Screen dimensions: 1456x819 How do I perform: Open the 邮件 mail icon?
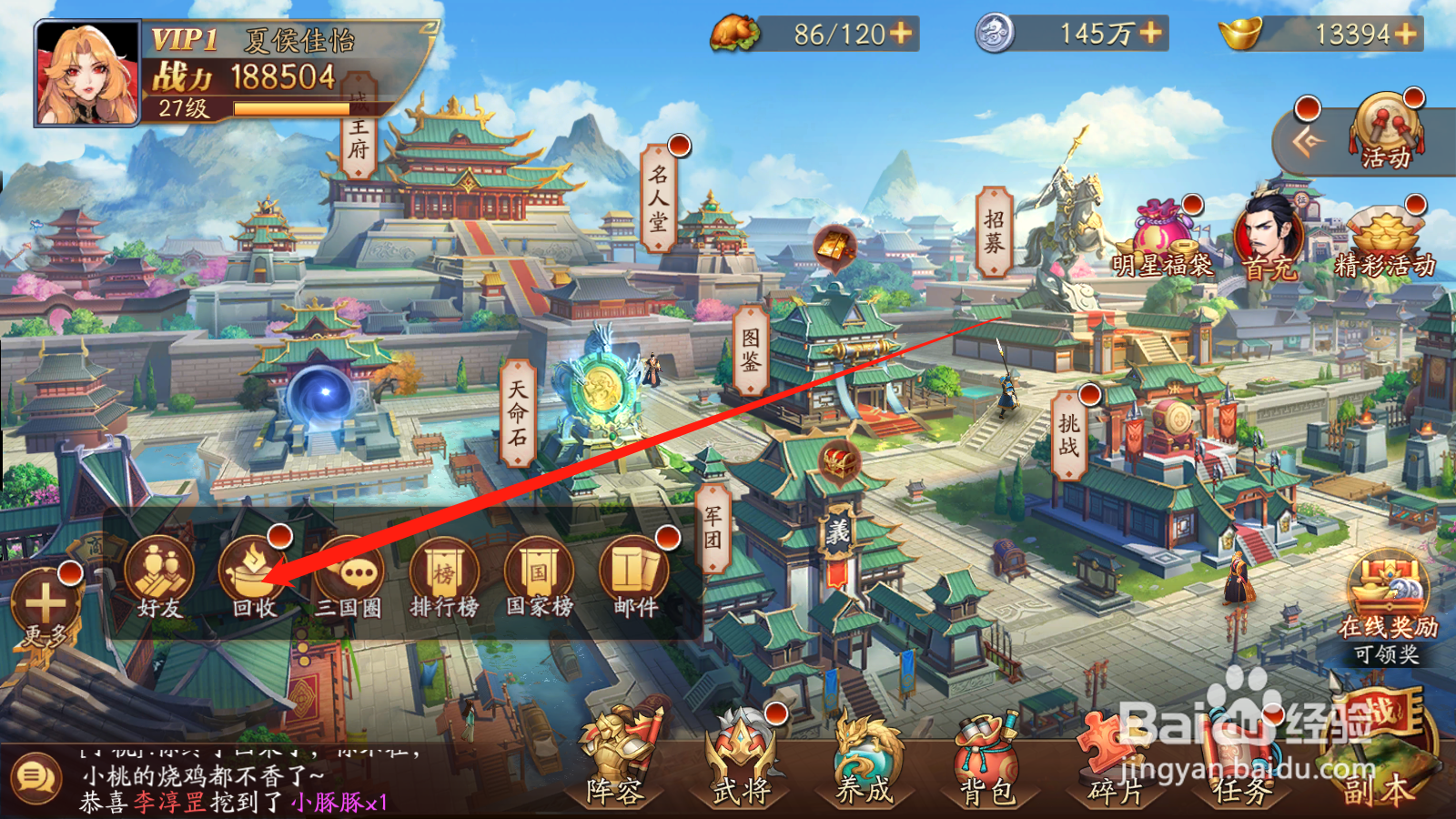[632, 573]
